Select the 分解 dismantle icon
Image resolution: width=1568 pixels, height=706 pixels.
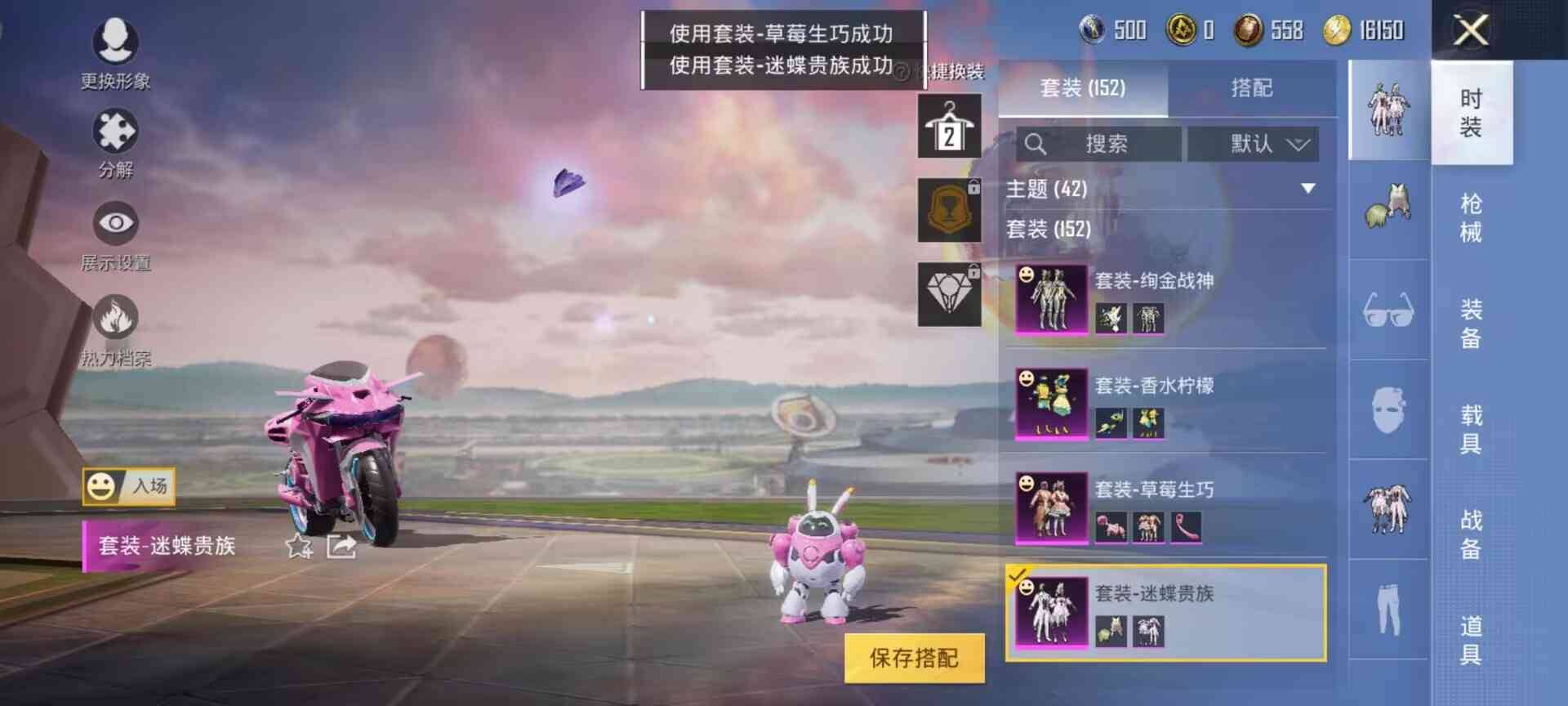114,131
